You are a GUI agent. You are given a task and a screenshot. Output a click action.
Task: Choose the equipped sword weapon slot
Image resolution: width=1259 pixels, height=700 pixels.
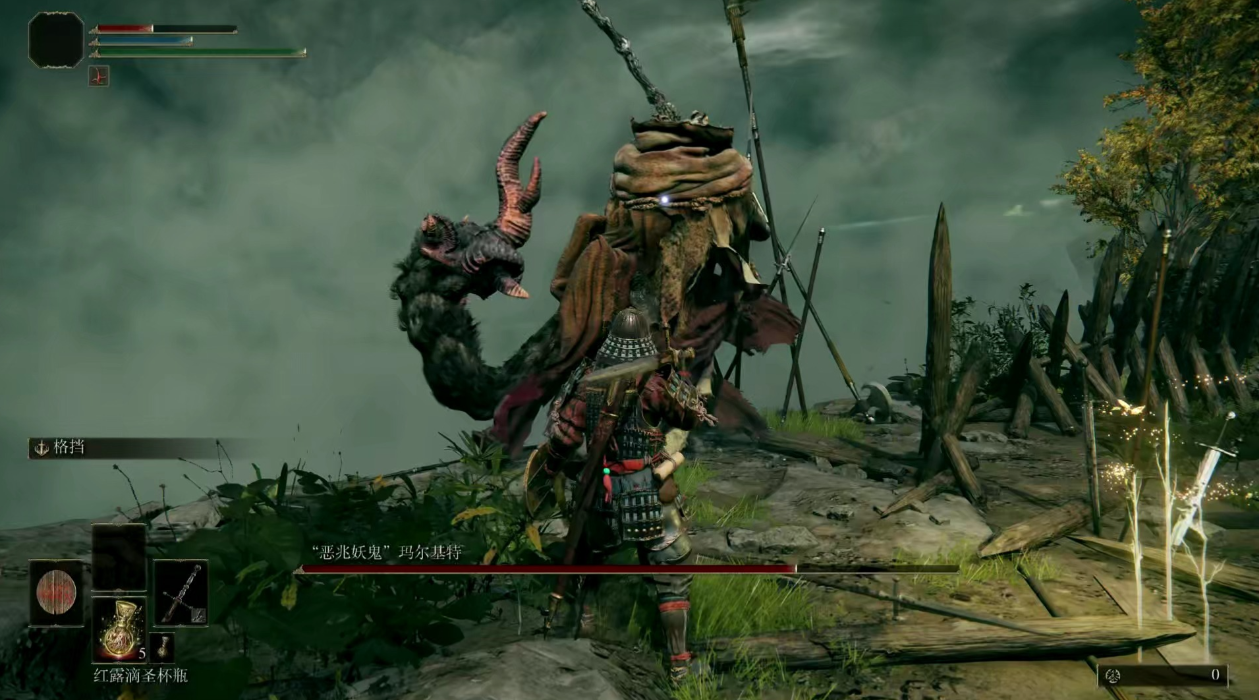(x=181, y=593)
